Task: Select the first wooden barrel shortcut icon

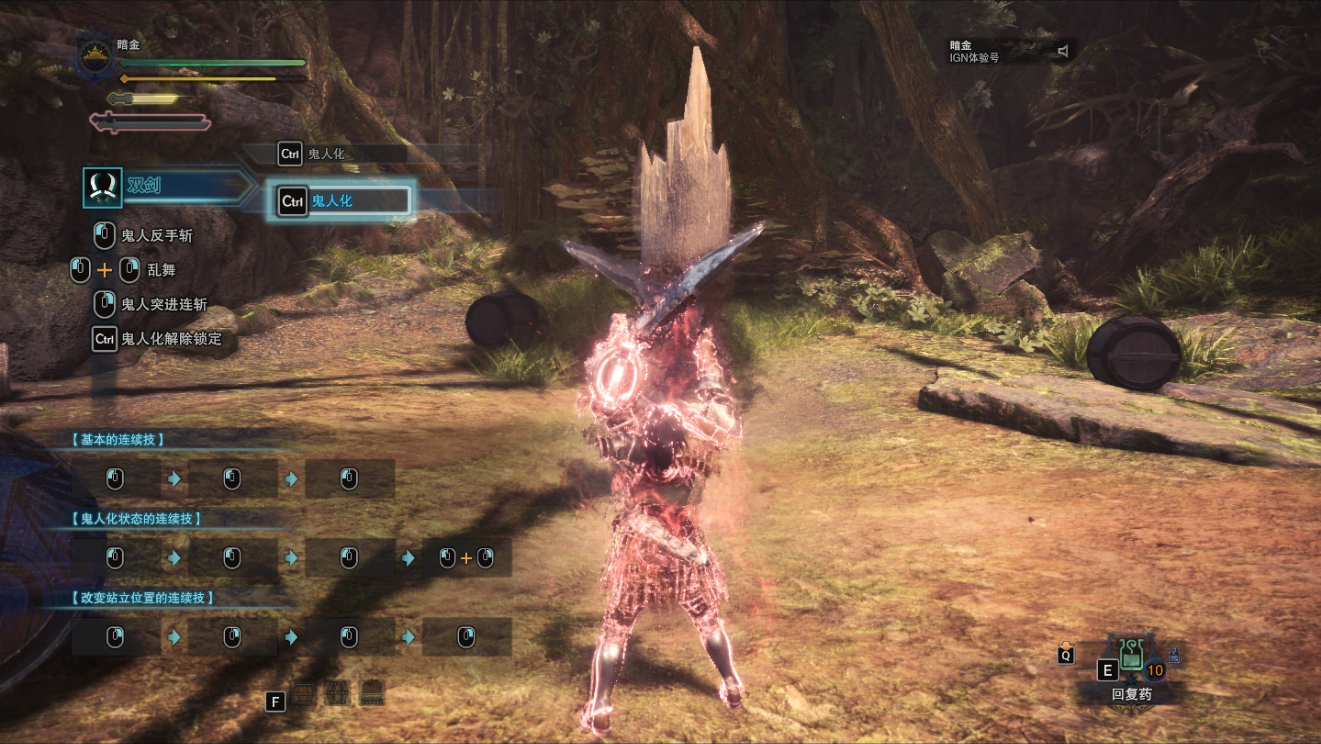Action: (x=304, y=692)
